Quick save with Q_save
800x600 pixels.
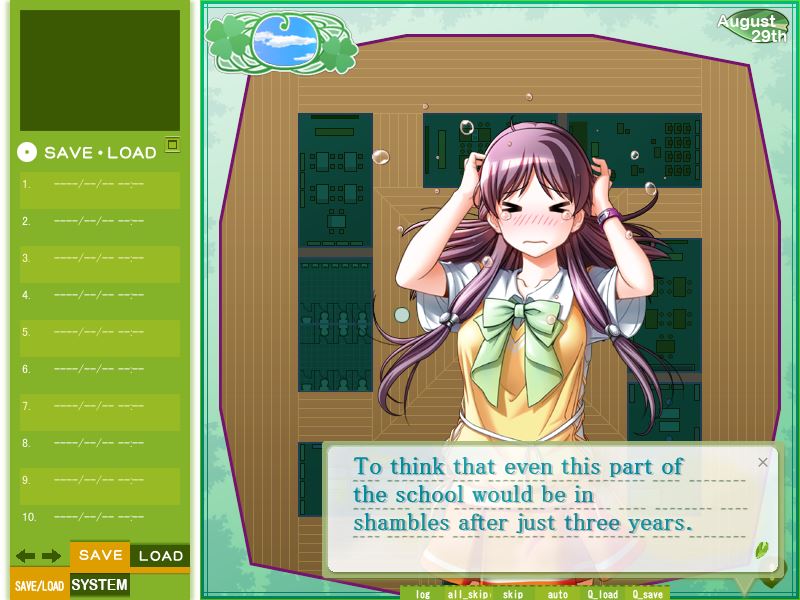(x=647, y=594)
